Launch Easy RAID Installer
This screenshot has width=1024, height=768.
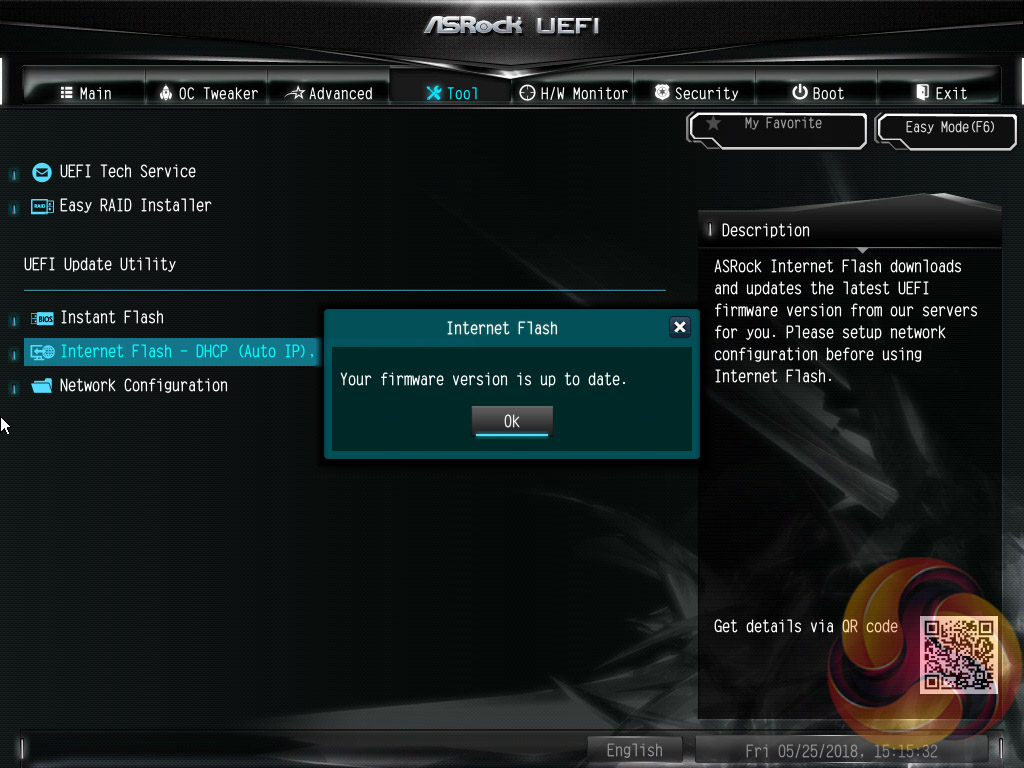pyautogui.click(x=135, y=205)
